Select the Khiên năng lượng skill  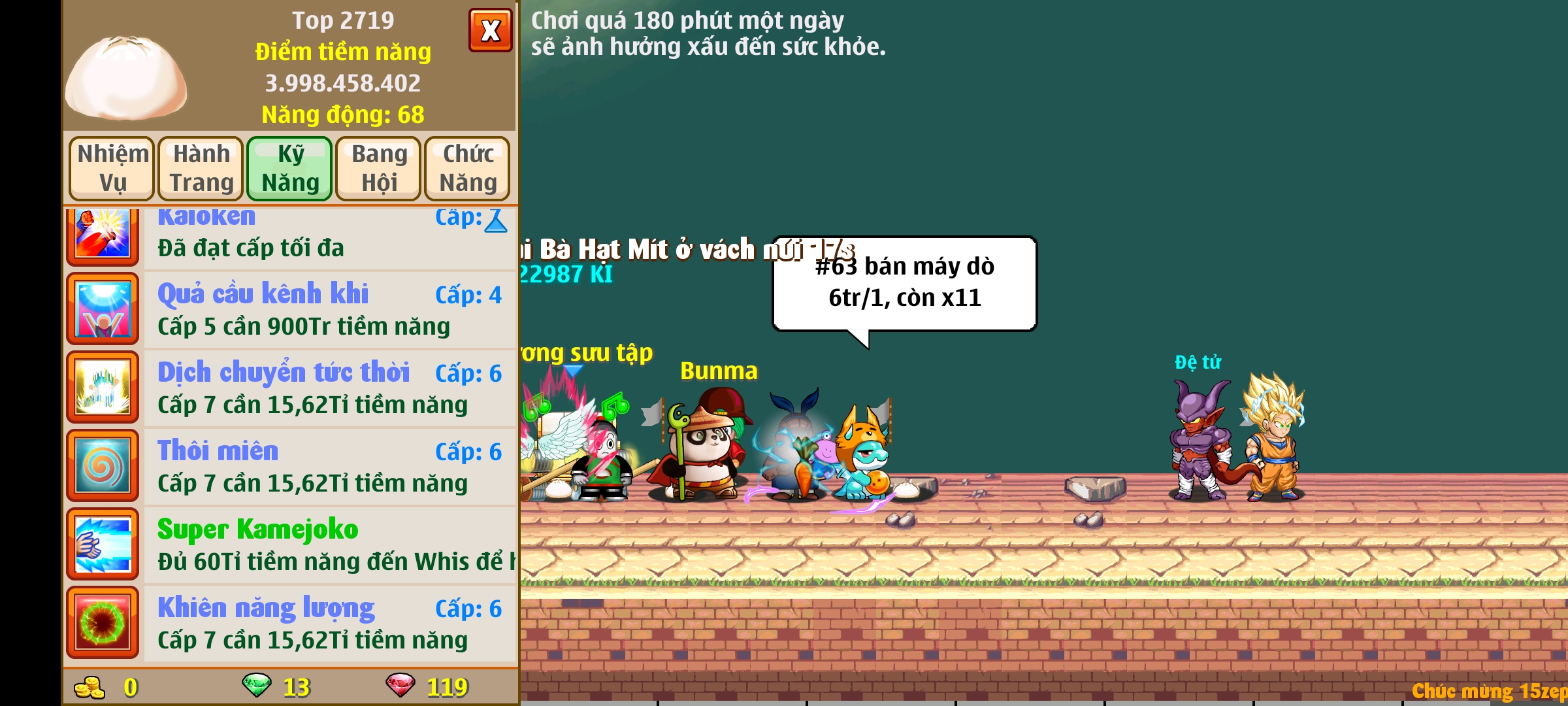click(x=329, y=623)
